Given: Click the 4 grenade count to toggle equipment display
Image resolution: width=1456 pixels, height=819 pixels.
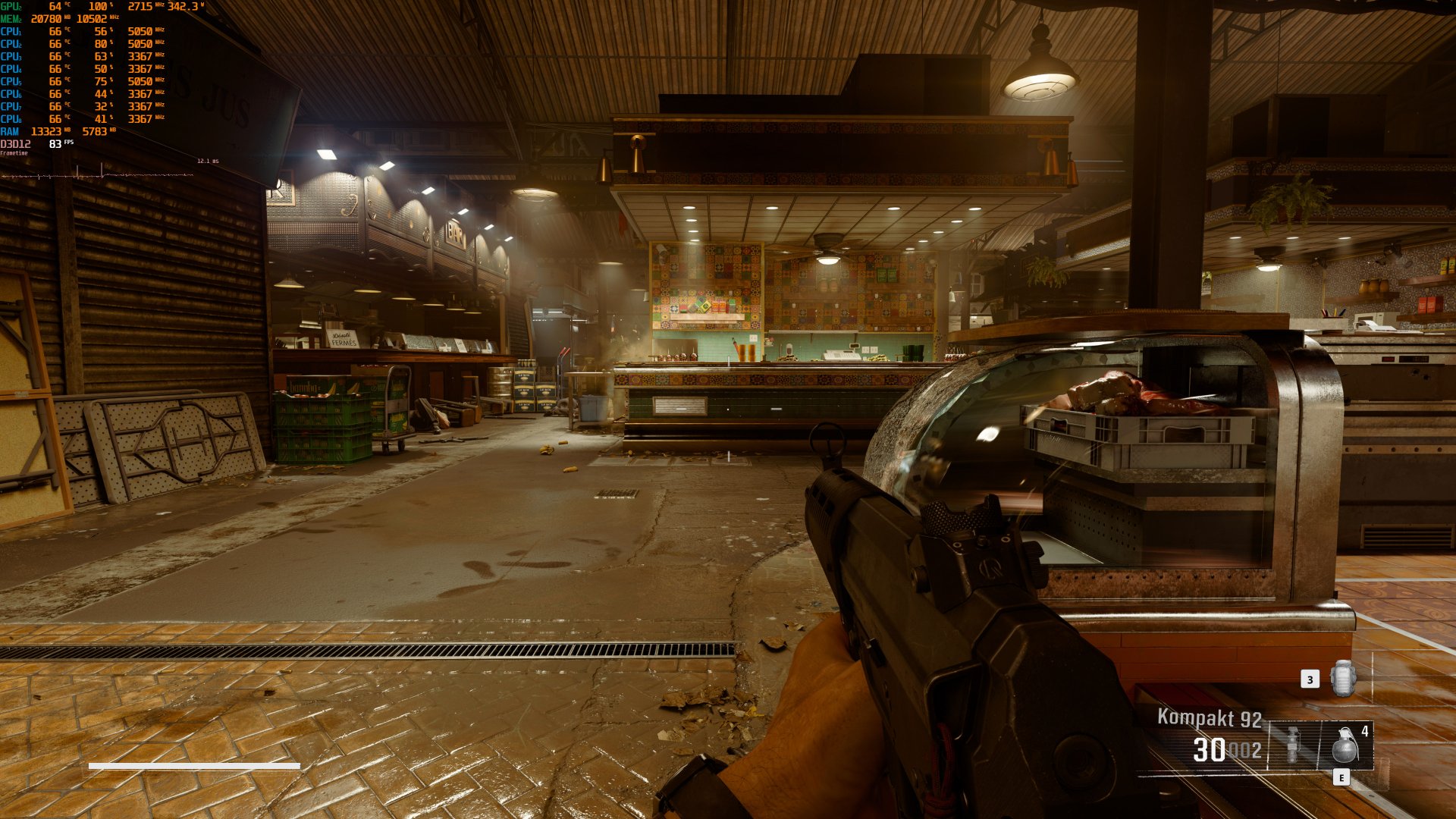Looking at the screenshot, I should (x=1365, y=730).
